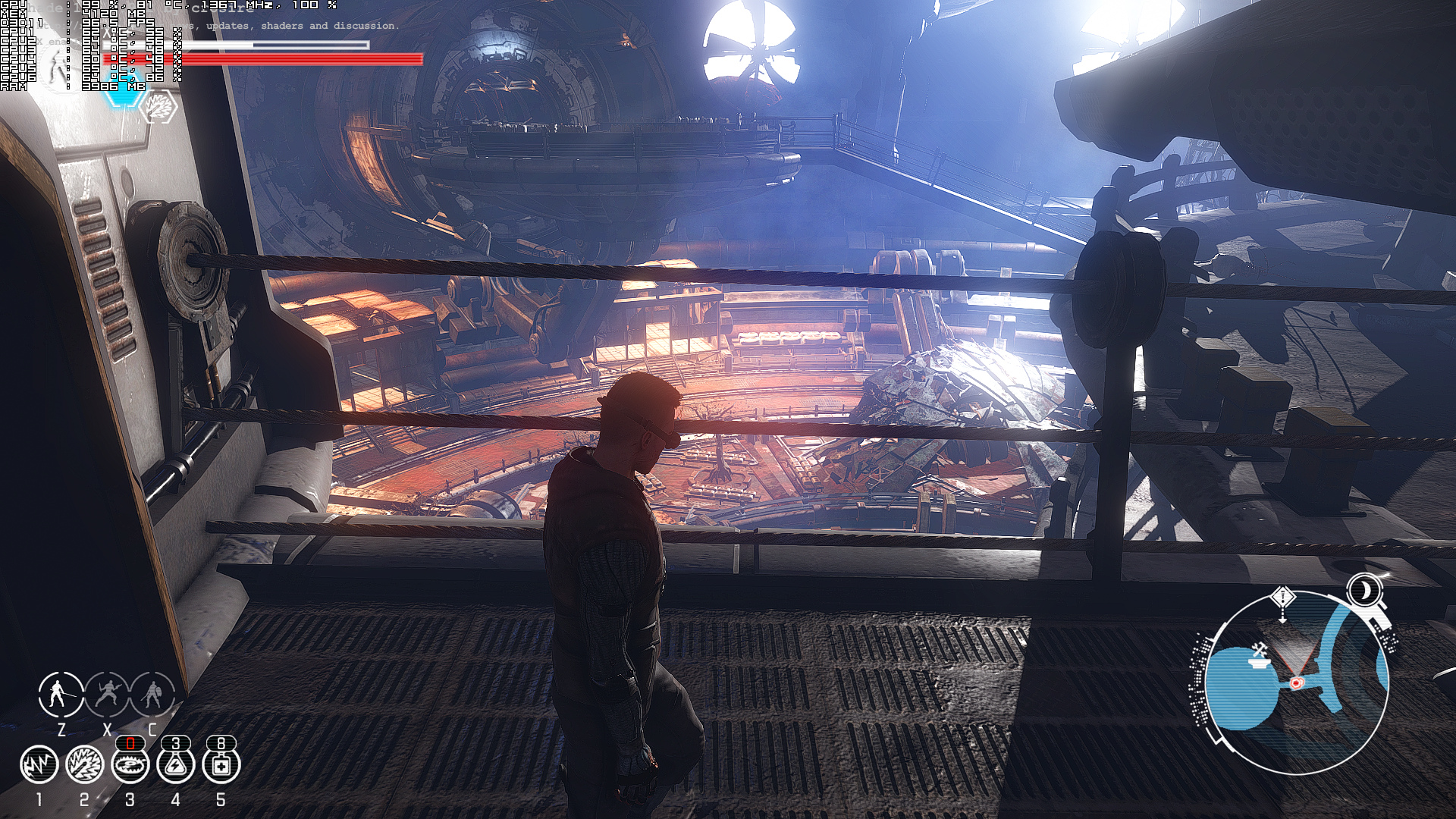Use the health injection medkit
The height and width of the screenshot is (819, 1456).
[x=221, y=764]
